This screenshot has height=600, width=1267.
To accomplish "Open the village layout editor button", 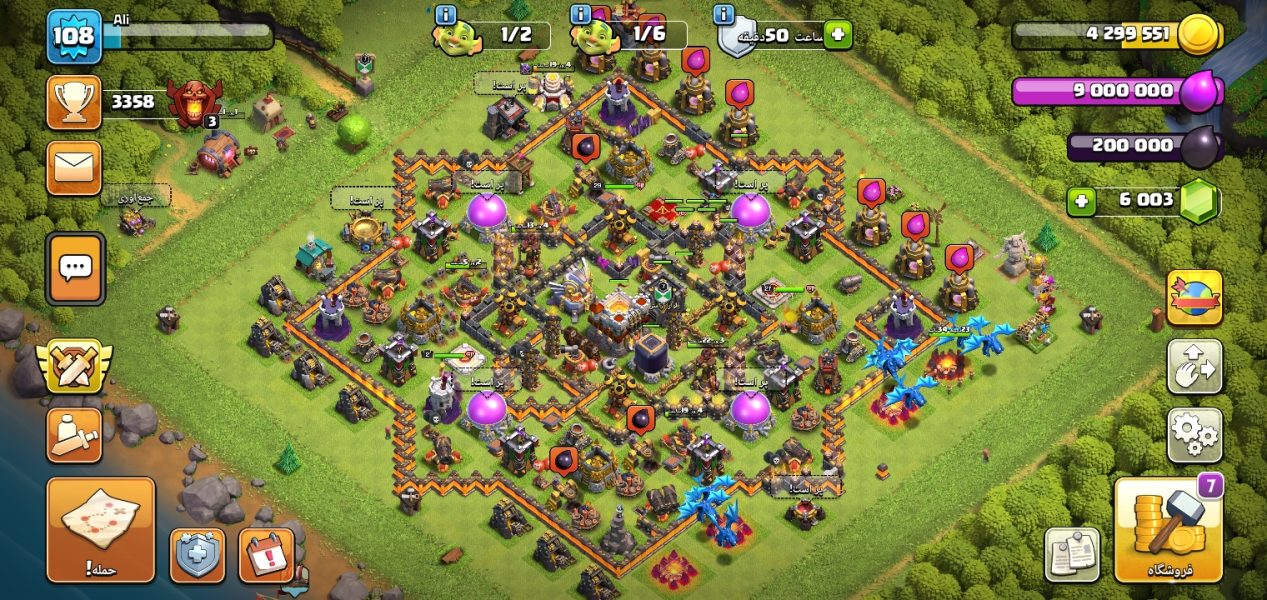I will click(x=1194, y=367).
